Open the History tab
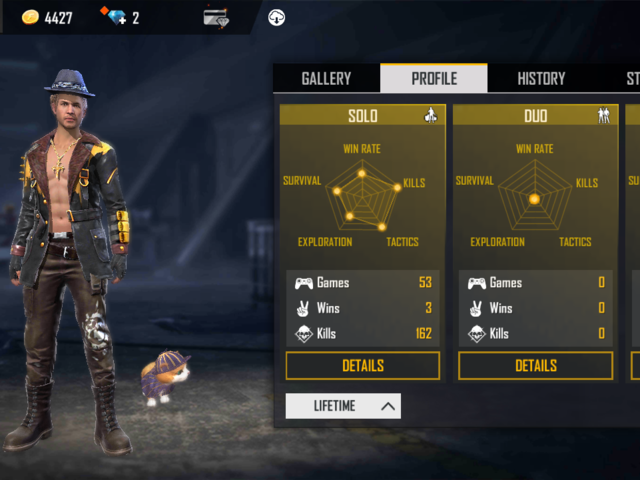Image resolution: width=640 pixels, height=480 pixels. 541,79
